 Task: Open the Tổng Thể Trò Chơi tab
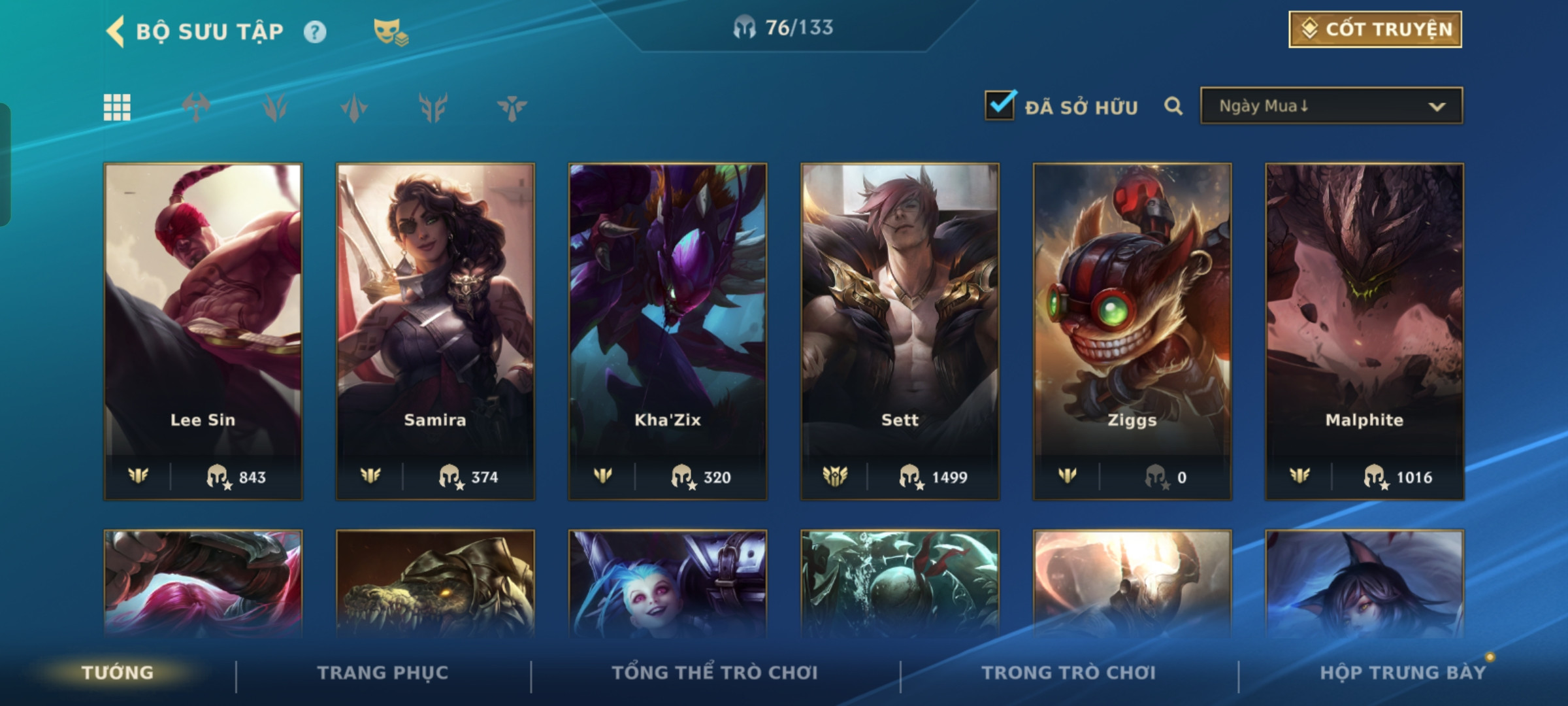(x=715, y=673)
